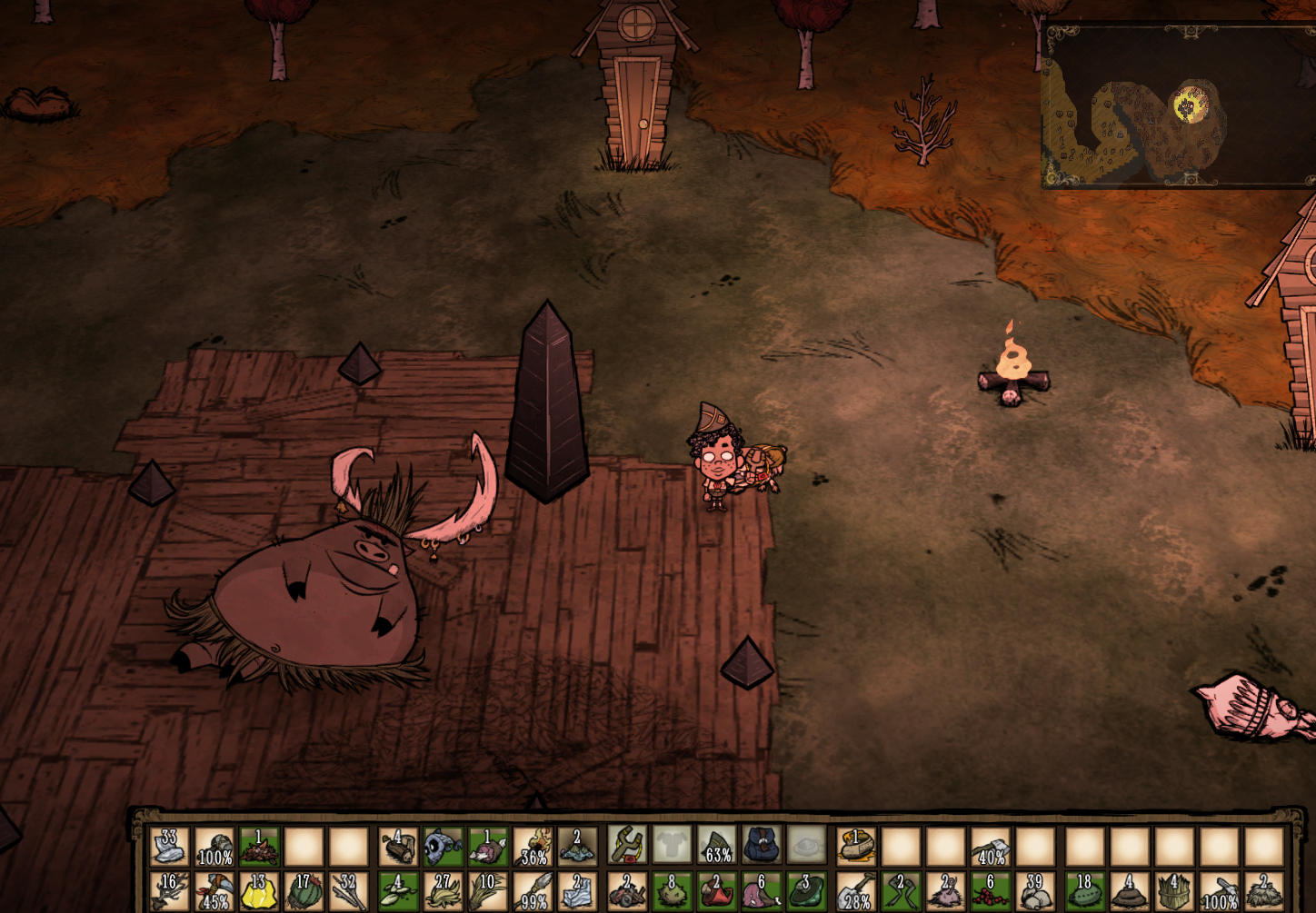Screen dimensions: 1316x913
Task: Select the stack of 33 flint
Action: coord(169,845)
